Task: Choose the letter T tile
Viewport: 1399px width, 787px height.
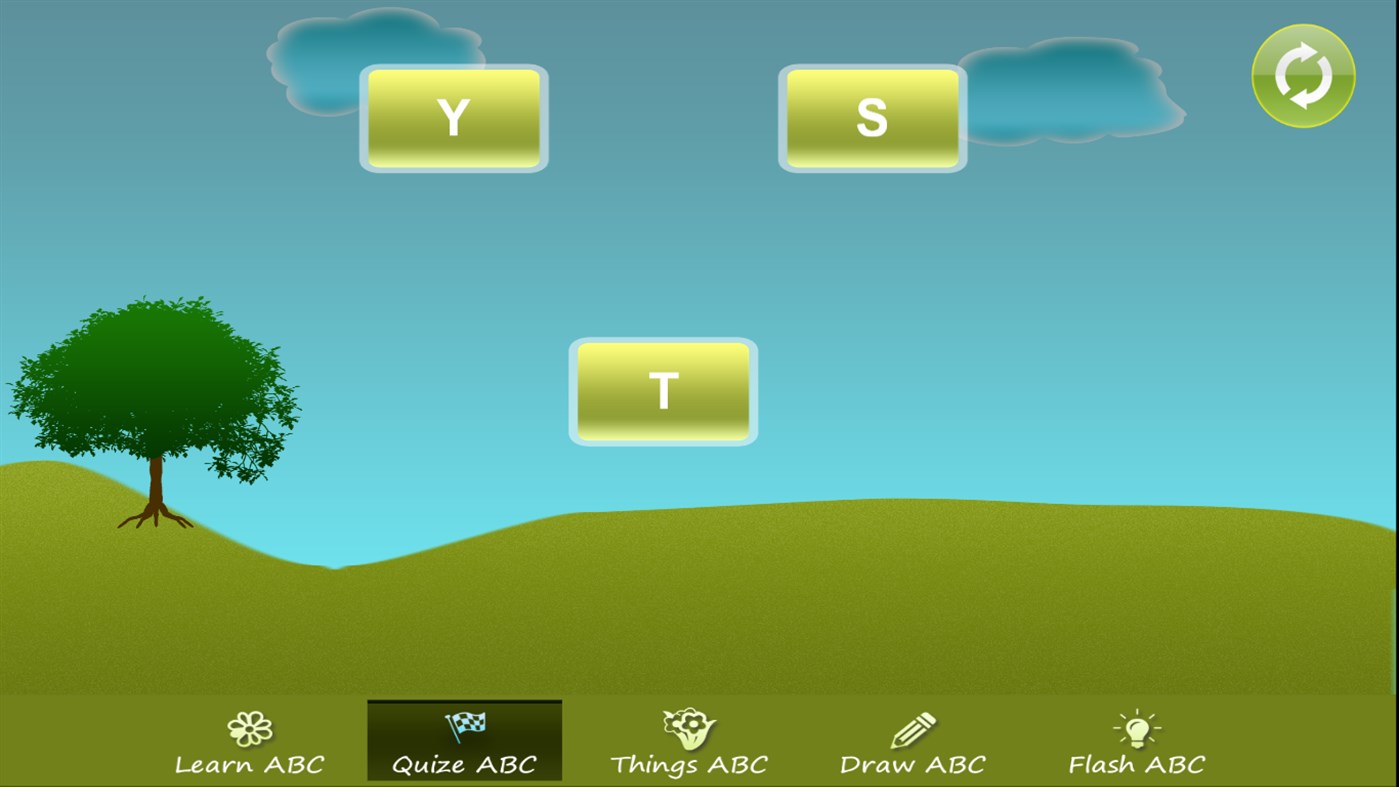Action: (x=662, y=390)
